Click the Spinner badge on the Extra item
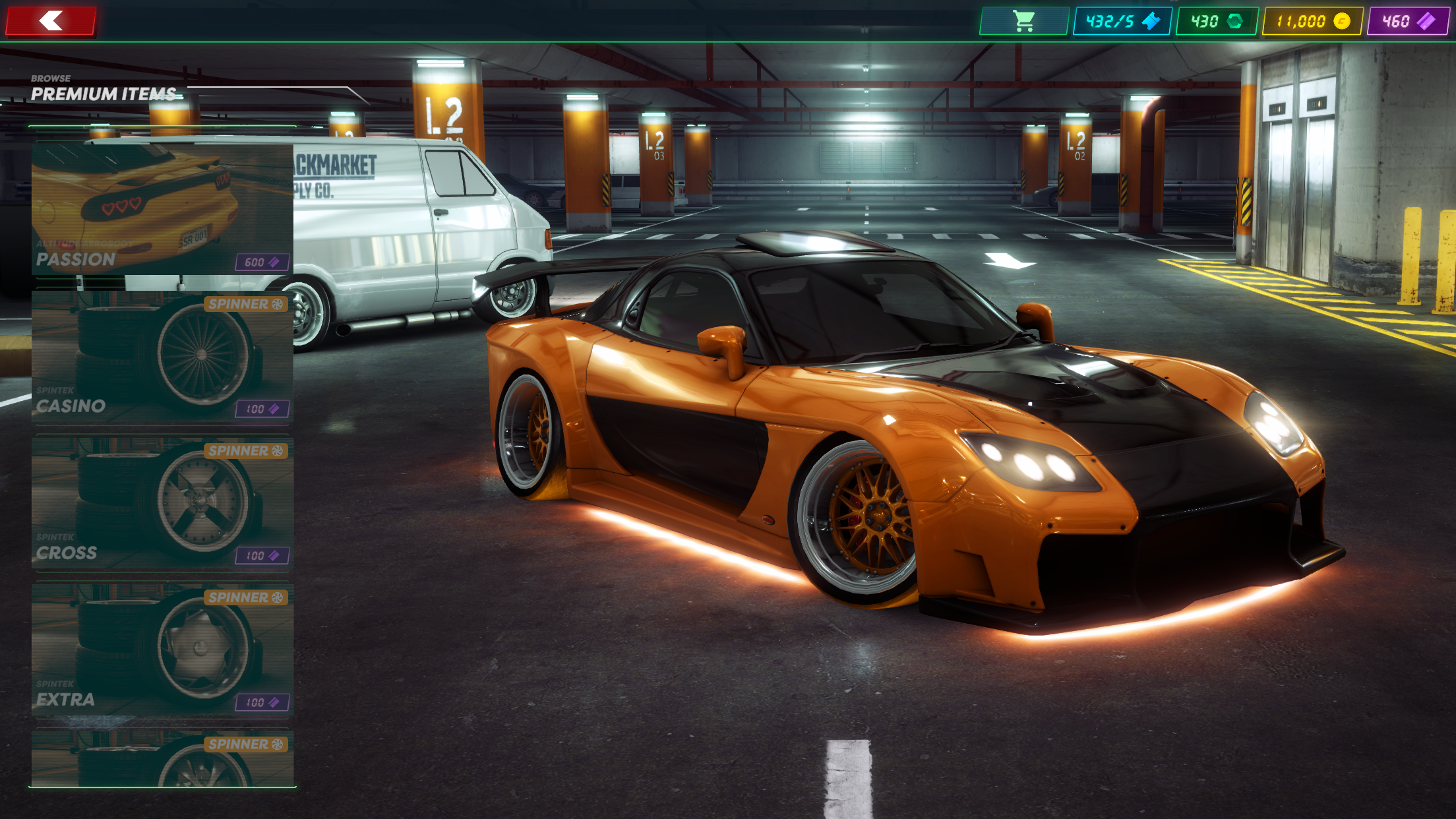This screenshot has height=819, width=1456. click(247, 598)
